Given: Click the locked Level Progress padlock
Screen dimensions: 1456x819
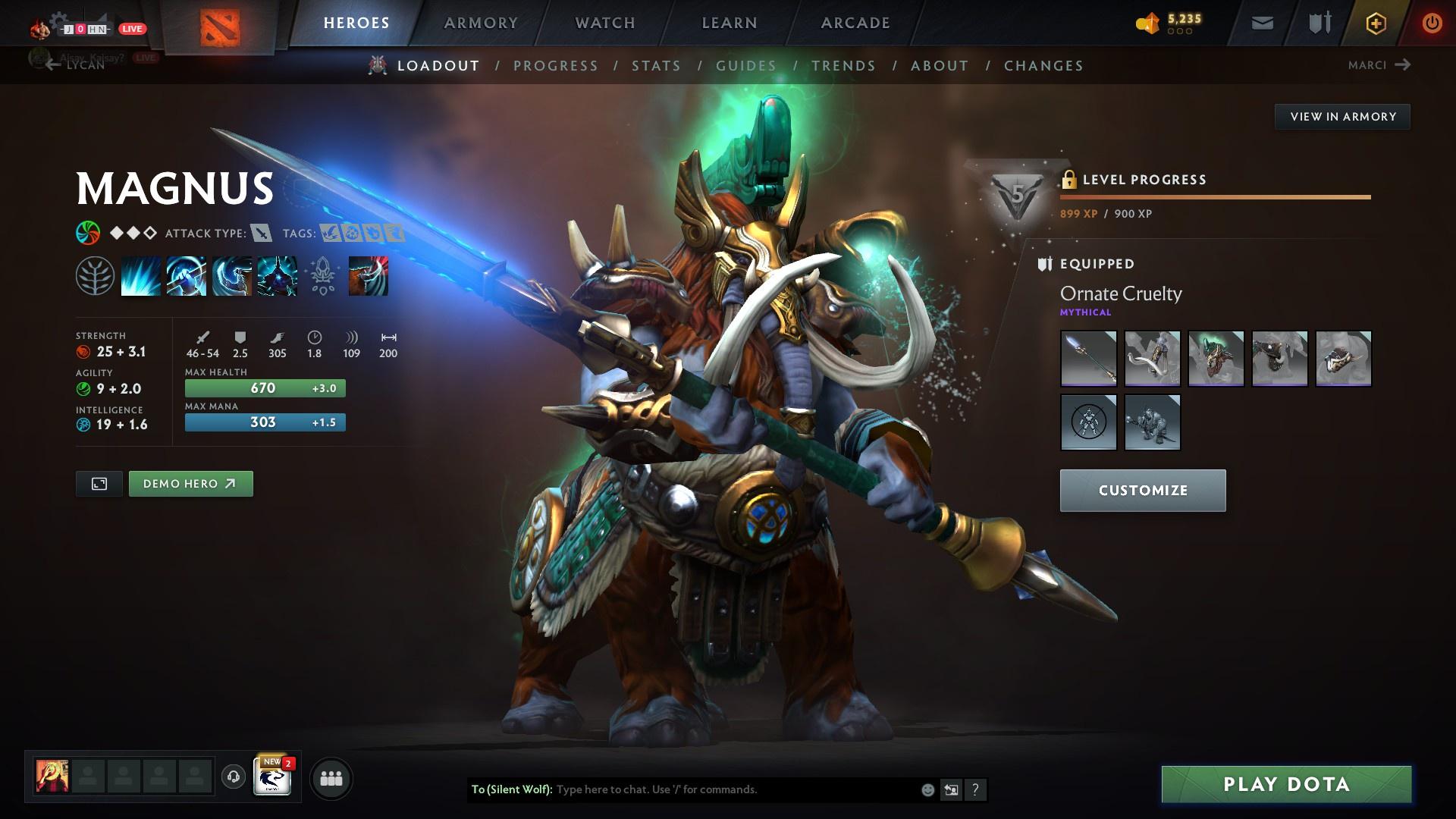Looking at the screenshot, I should coord(1070,179).
